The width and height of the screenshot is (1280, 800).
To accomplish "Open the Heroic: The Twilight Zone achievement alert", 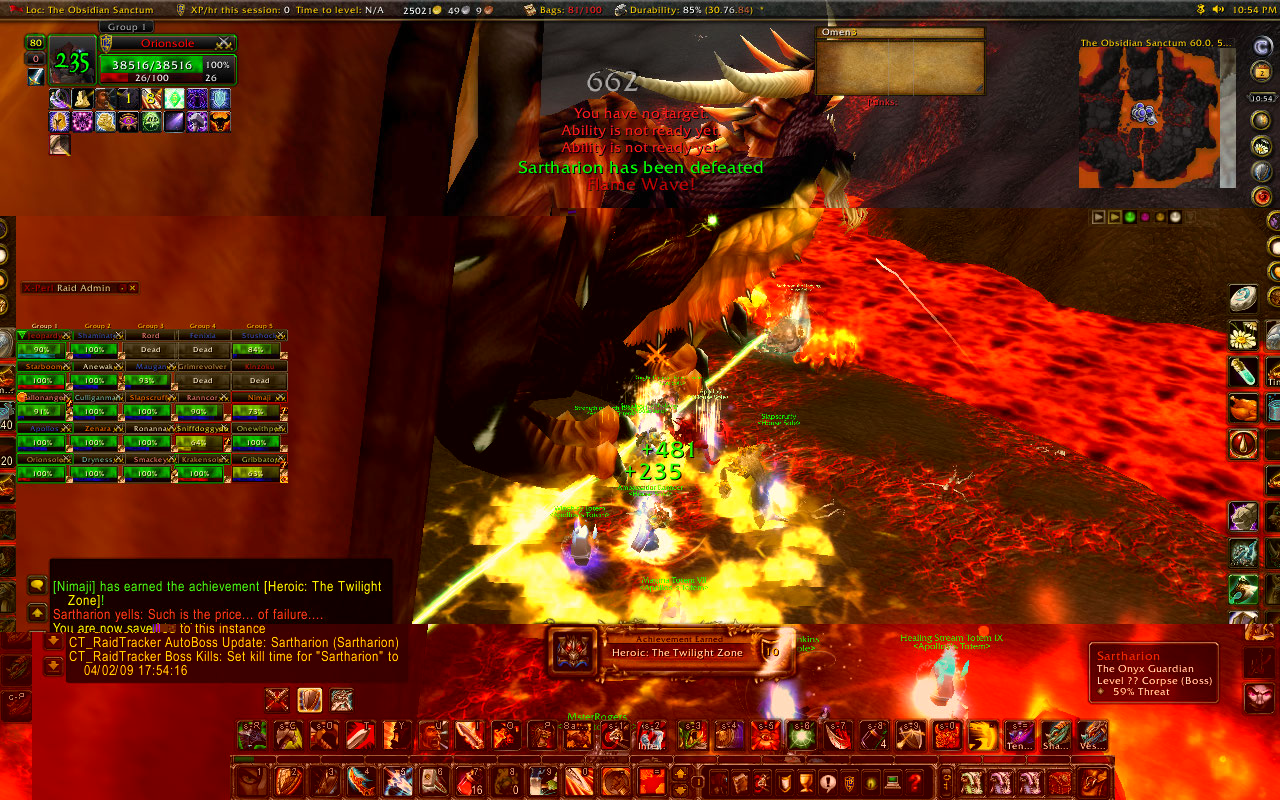I will point(670,651).
